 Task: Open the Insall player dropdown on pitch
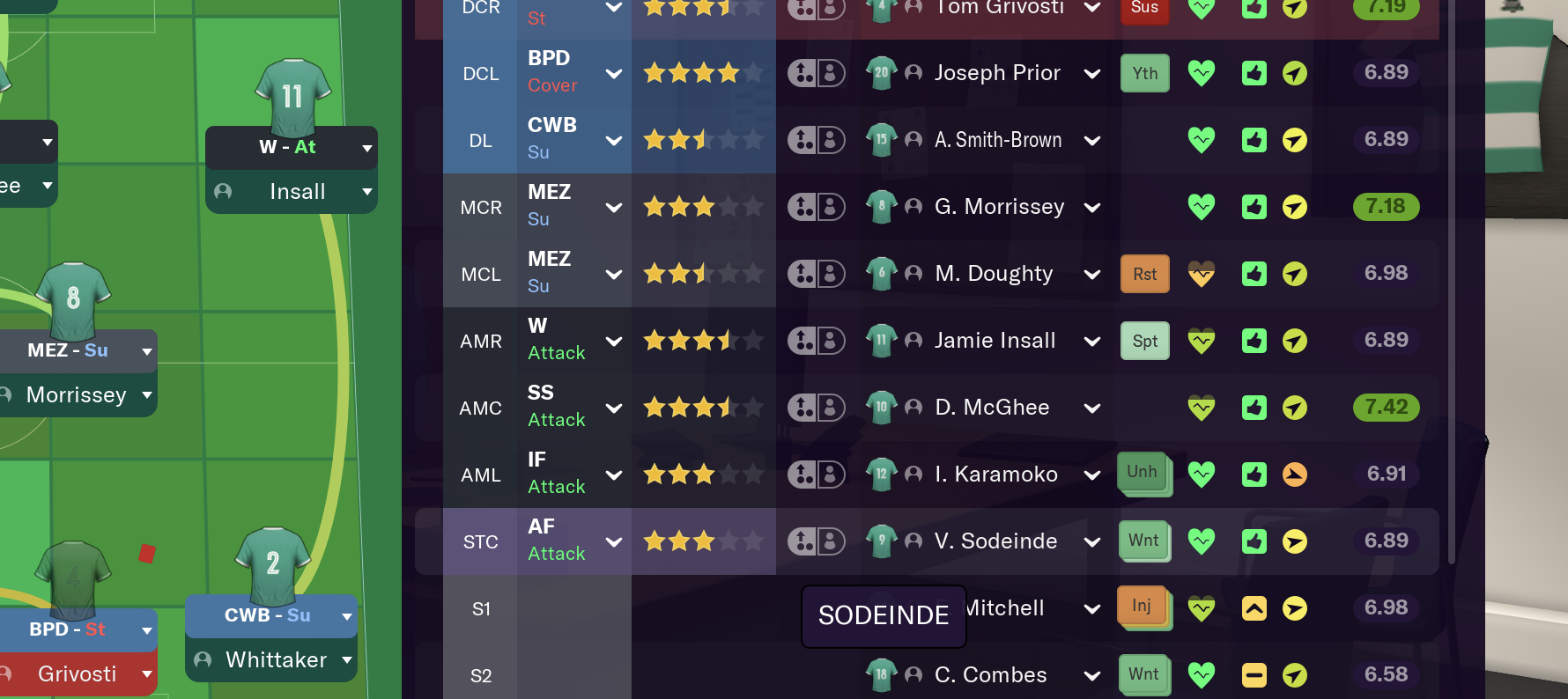point(367,192)
